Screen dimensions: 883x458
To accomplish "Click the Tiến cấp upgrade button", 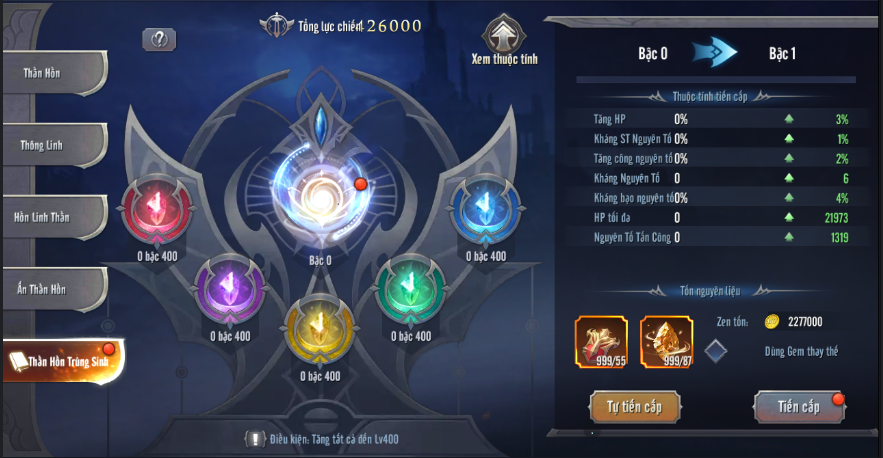I will pyautogui.click(x=797, y=406).
